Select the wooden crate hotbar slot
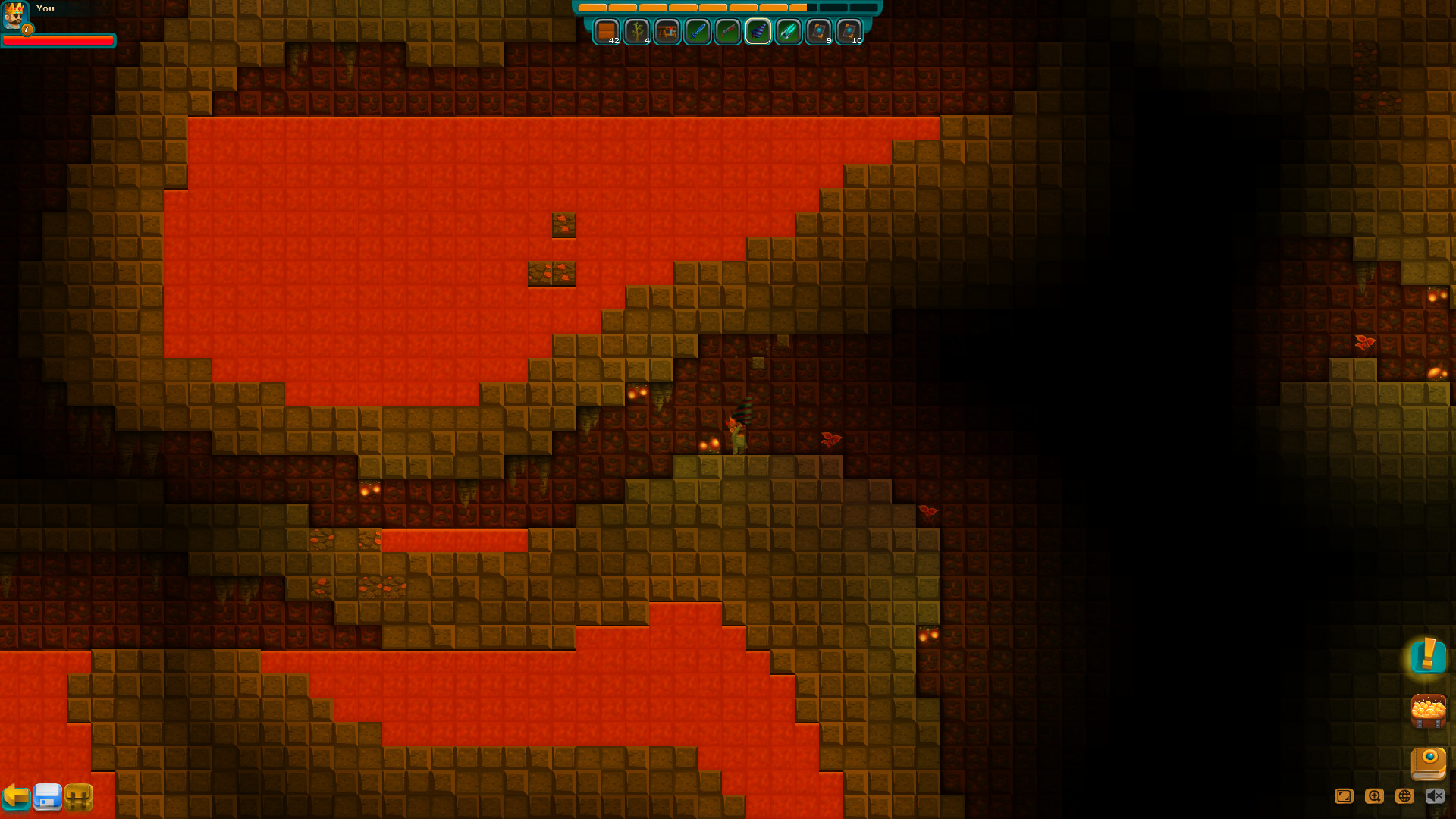Viewport: 1456px width, 819px height. click(x=607, y=32)
